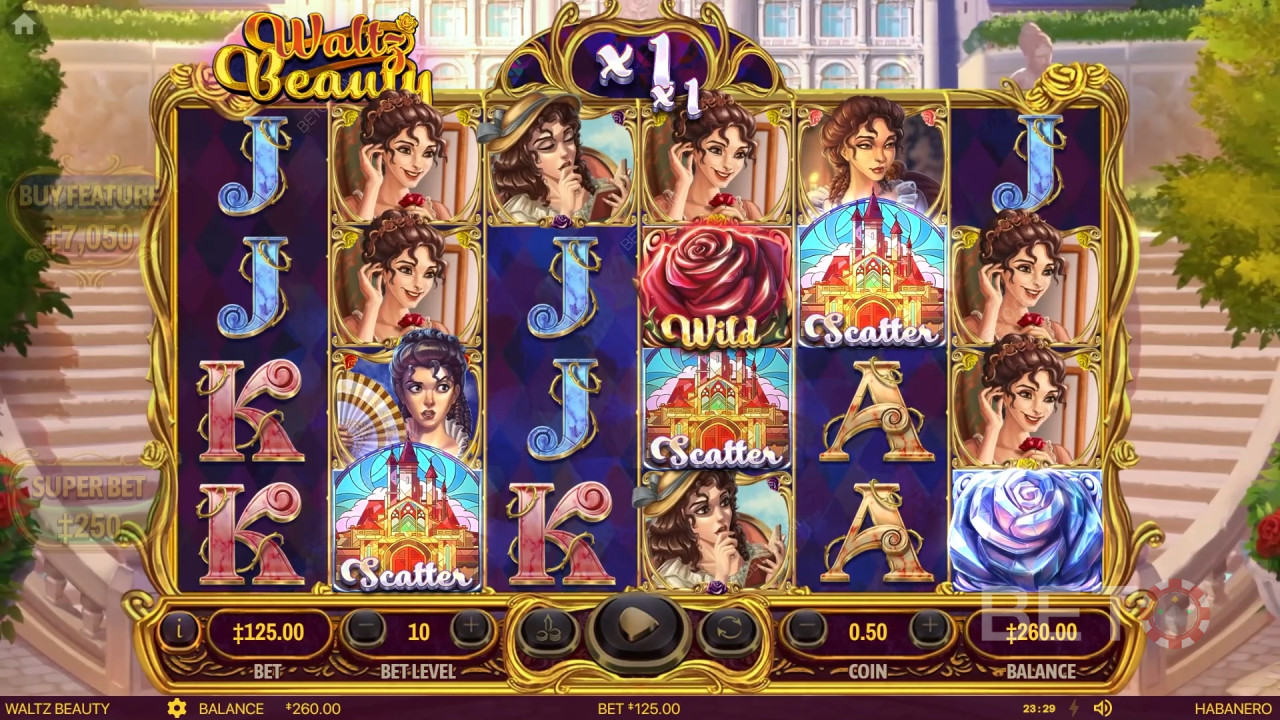Increase the bet level
Viewport: 1280px width, 720px height.
(x=471, y=630)
